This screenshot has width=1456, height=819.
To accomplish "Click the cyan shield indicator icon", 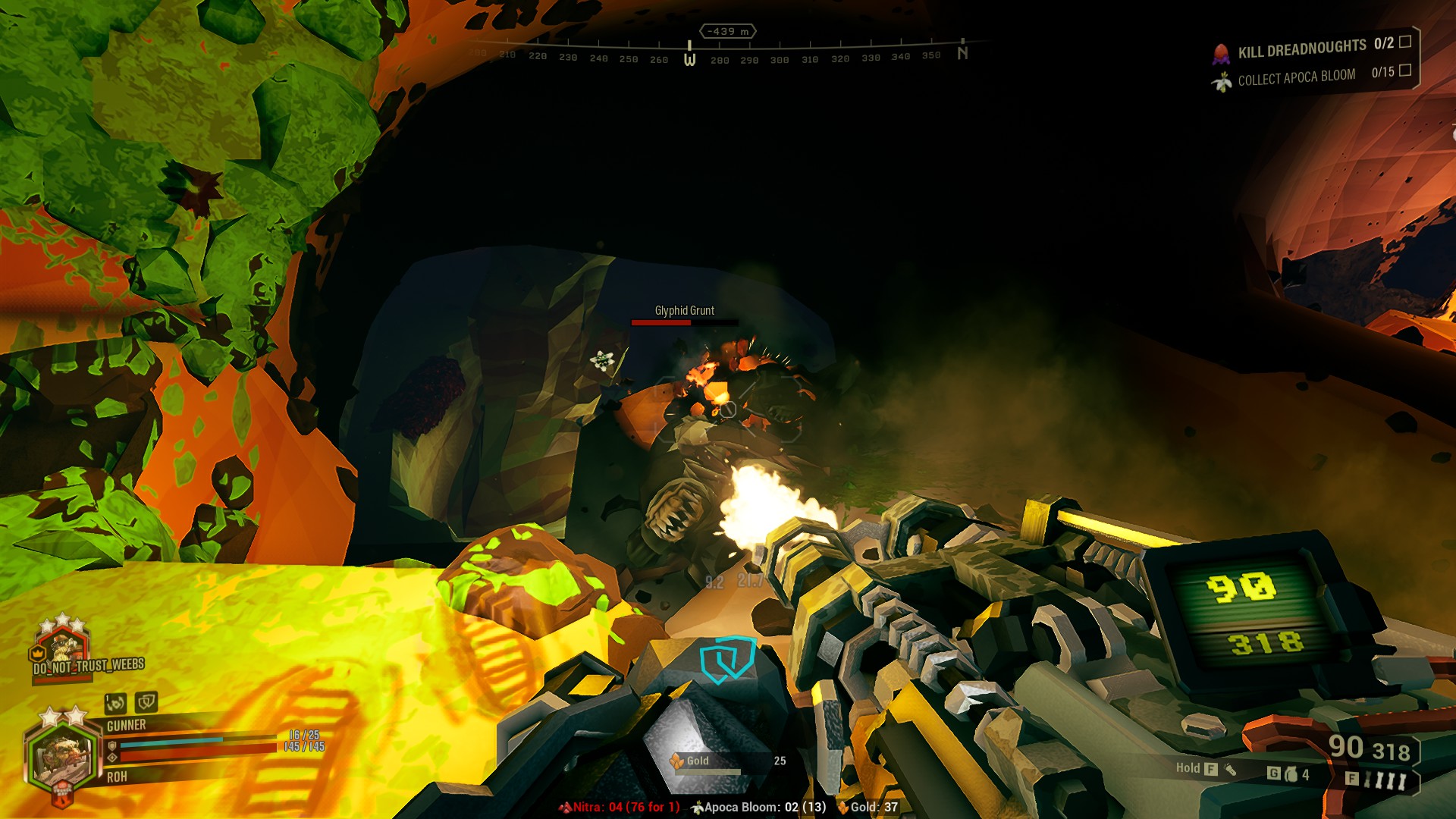I will coord(726,660).
